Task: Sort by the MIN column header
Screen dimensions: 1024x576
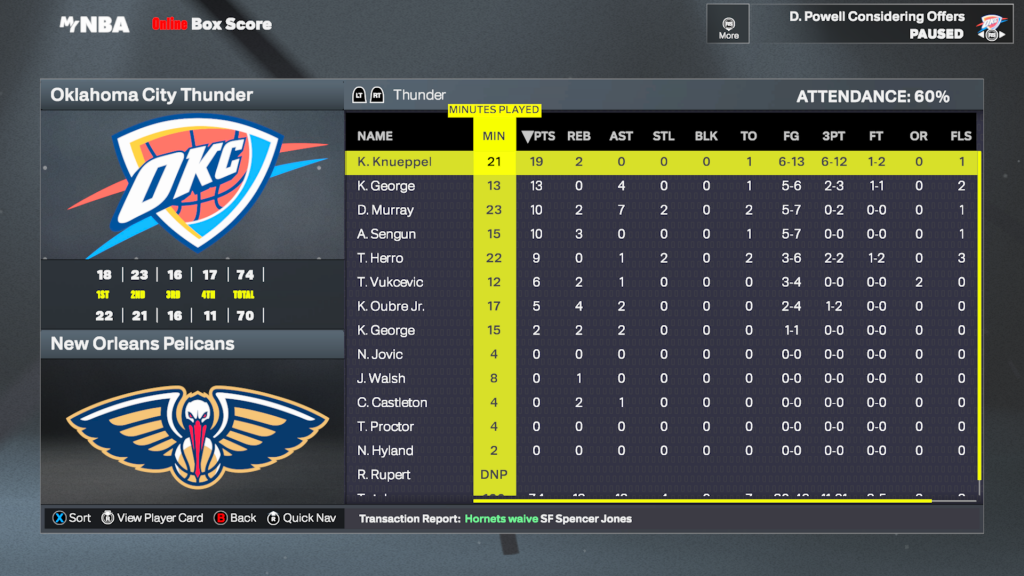Action: pyautogui.click(x=494, y=136)
